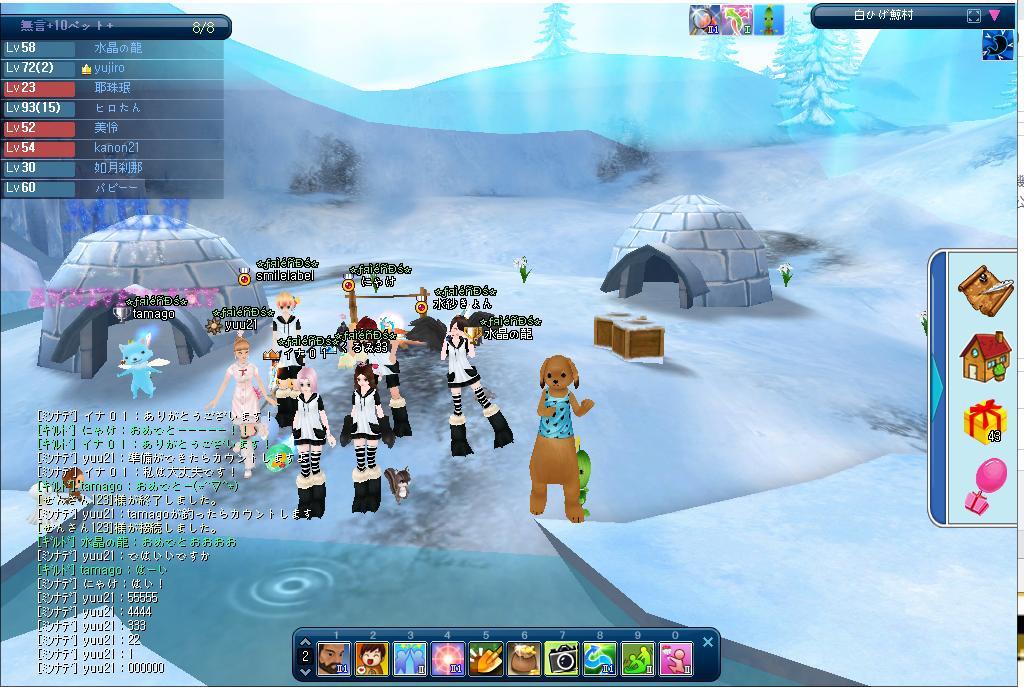The height and width of the screenshot is (687, 1024).
Task: Close the hotbar with the X button
Action: (708, 642)
